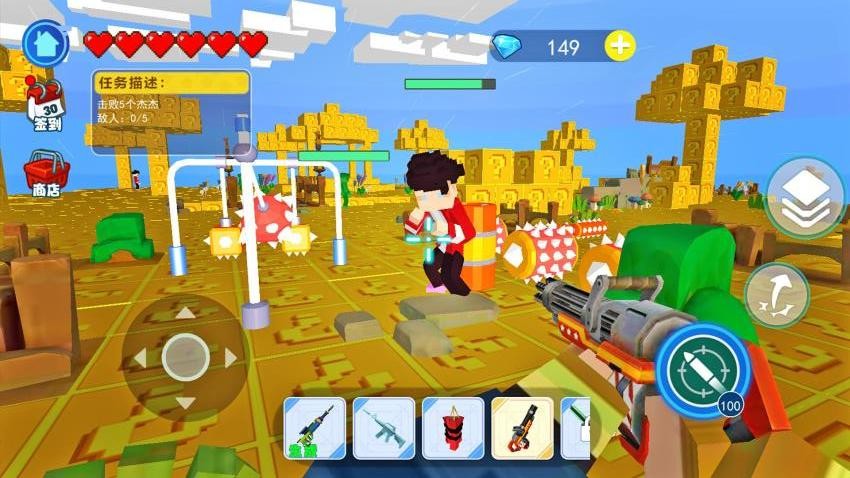Tap the stacked layers block button

tap(805, 198)
